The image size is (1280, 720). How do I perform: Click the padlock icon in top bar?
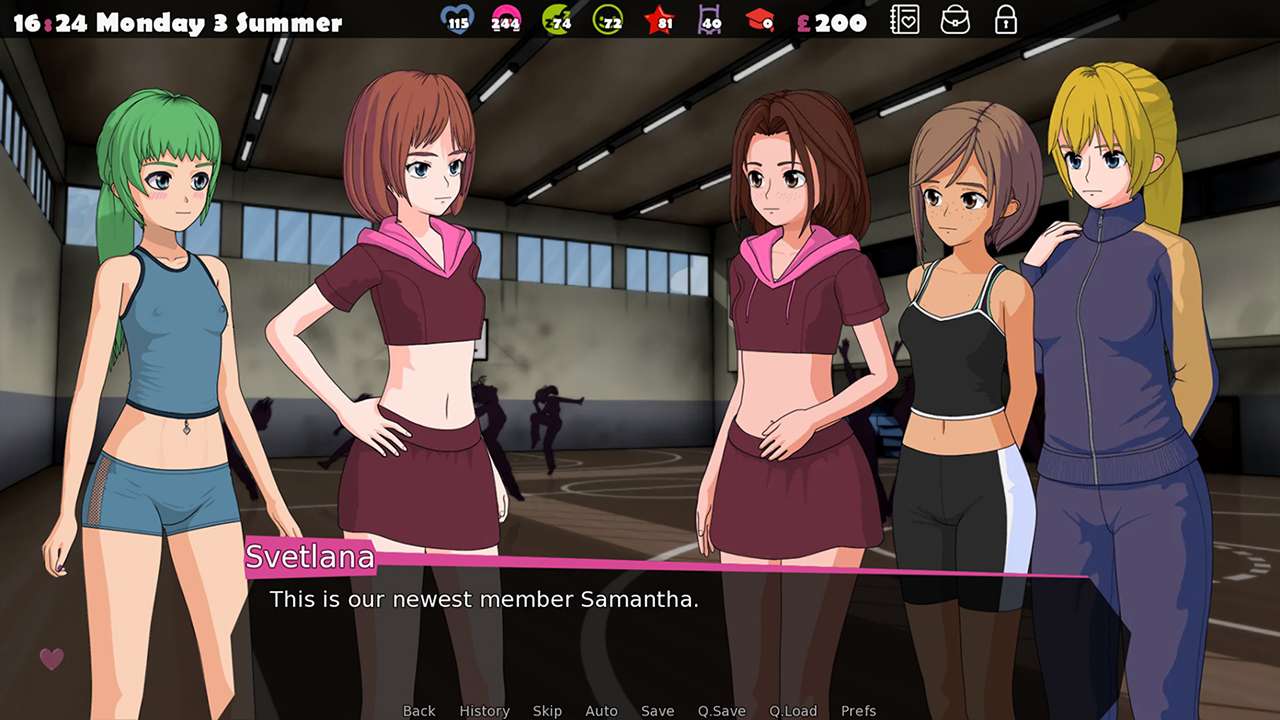[x=1006, y=20]
